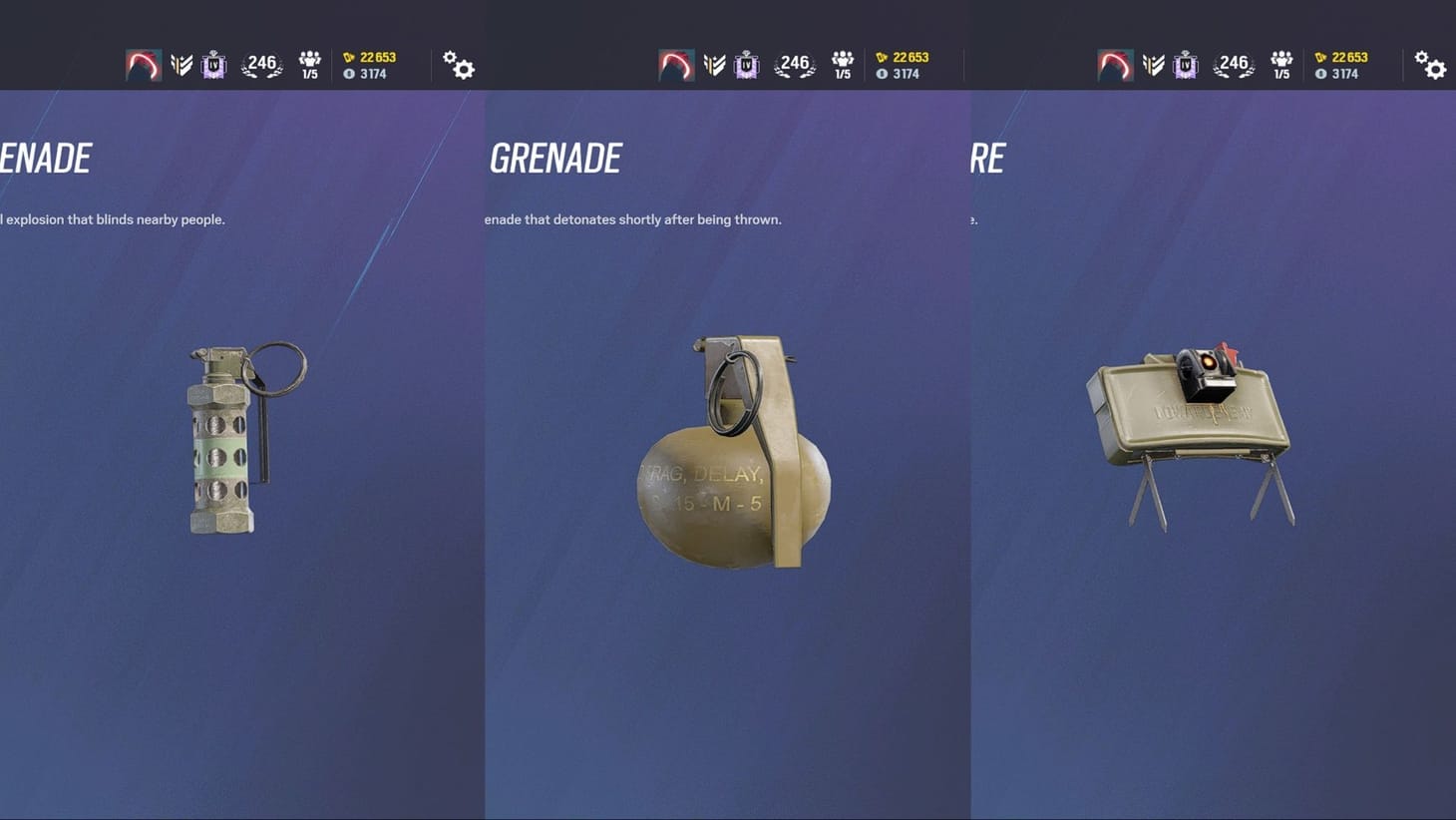Click the GRENADE title in the middle panel
Image resolution: width=1456 pixels, height=820 pixels.
pyautogui.click(x=555, y=157)
